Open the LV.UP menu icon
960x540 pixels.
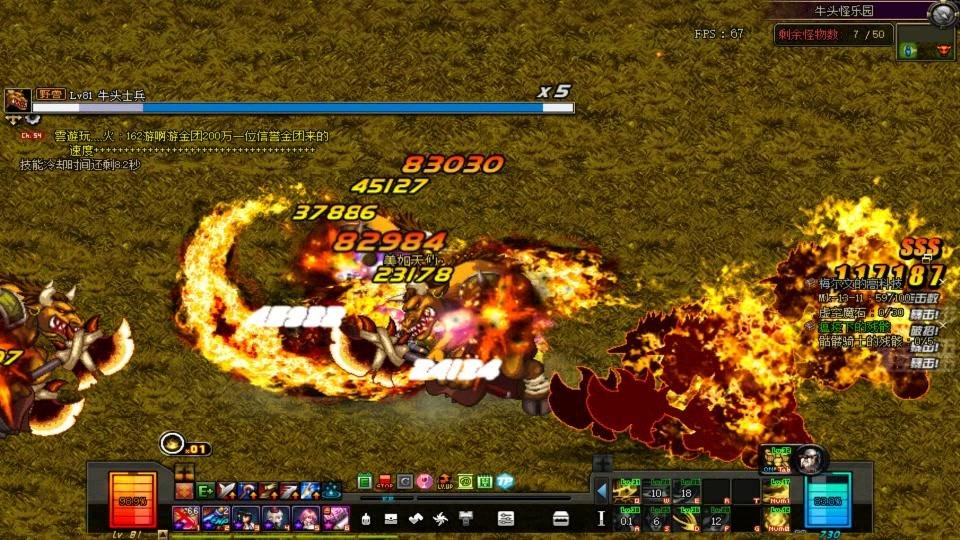(x=445, y=482)
